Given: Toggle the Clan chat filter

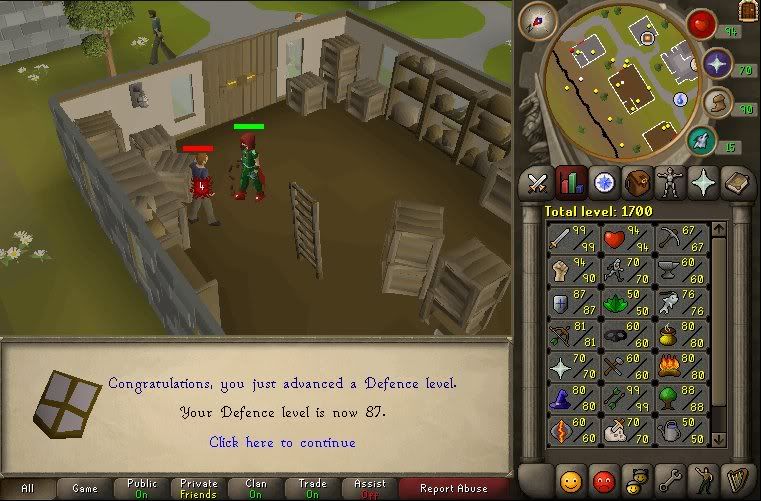Looking at the screenshot, I should pyautogui.click(x=256, y=489).
